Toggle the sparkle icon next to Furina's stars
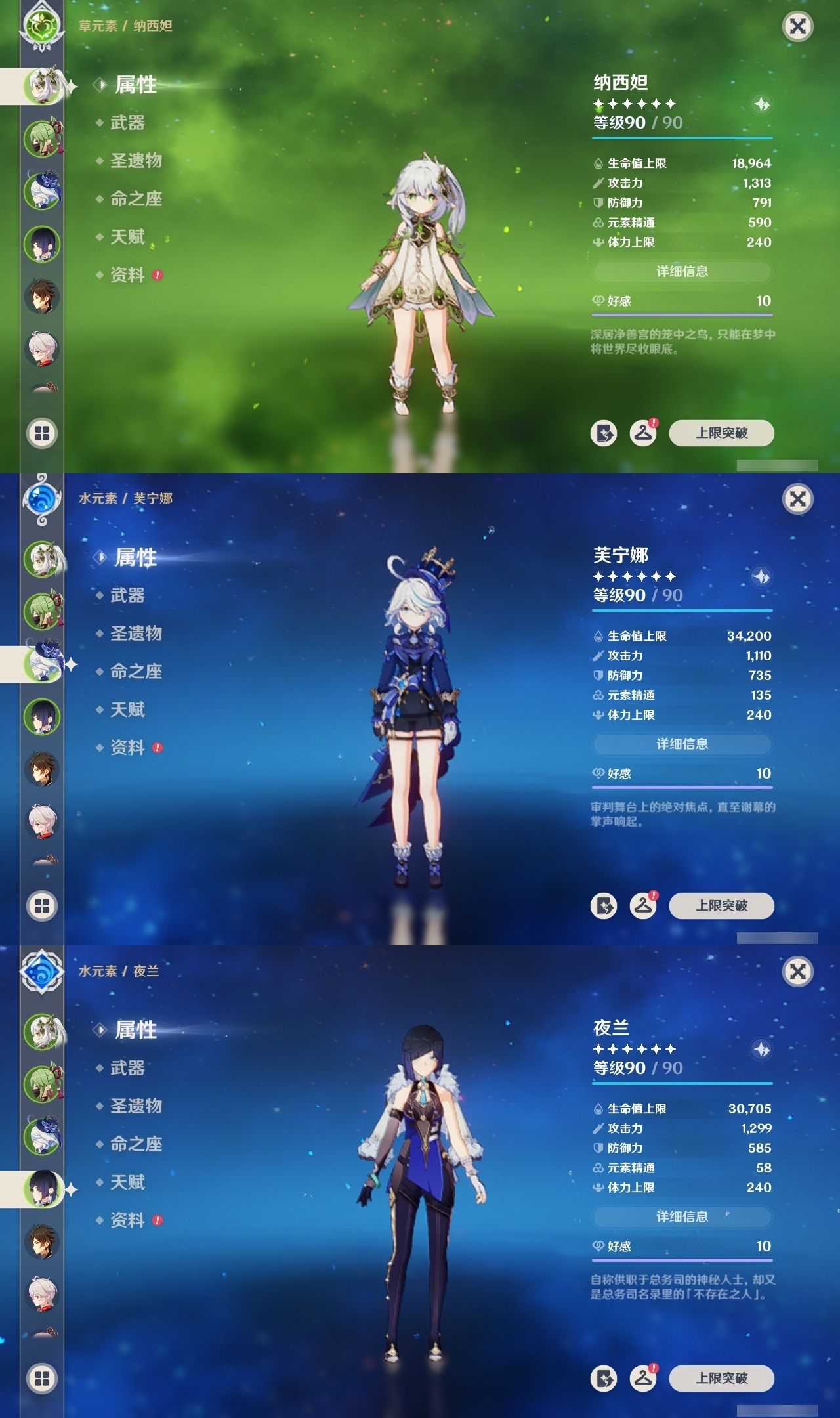The width and height of the screenshot is (840, 1418). [761, 576]
